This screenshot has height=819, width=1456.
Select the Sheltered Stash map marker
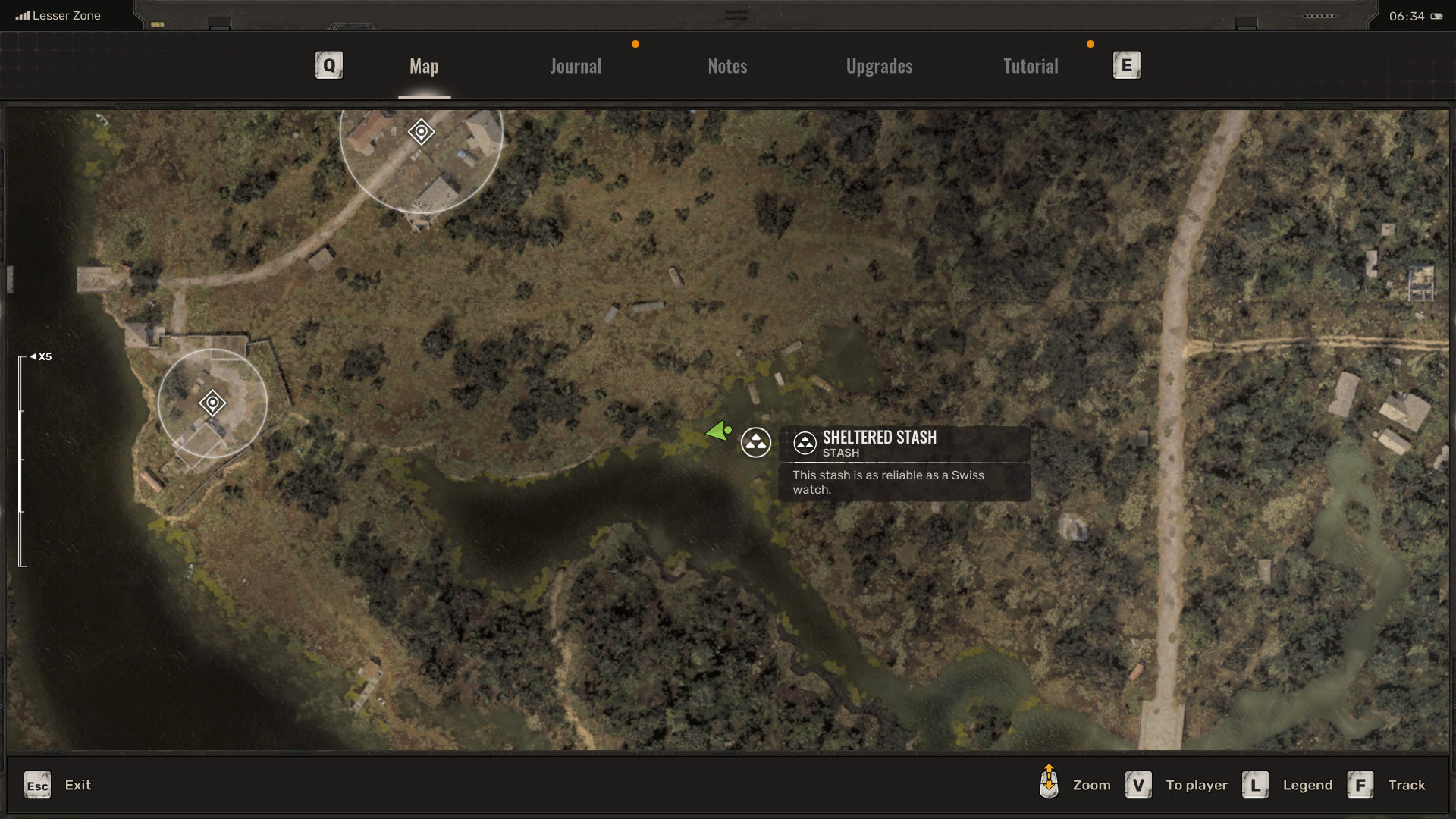(756, 442)
